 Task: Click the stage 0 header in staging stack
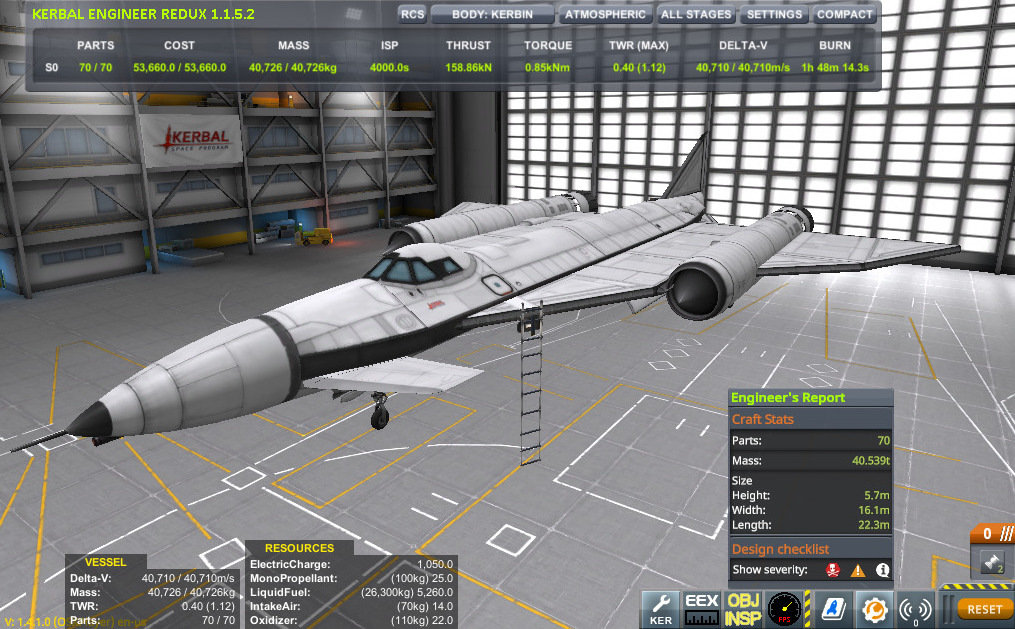pos(992,534)
